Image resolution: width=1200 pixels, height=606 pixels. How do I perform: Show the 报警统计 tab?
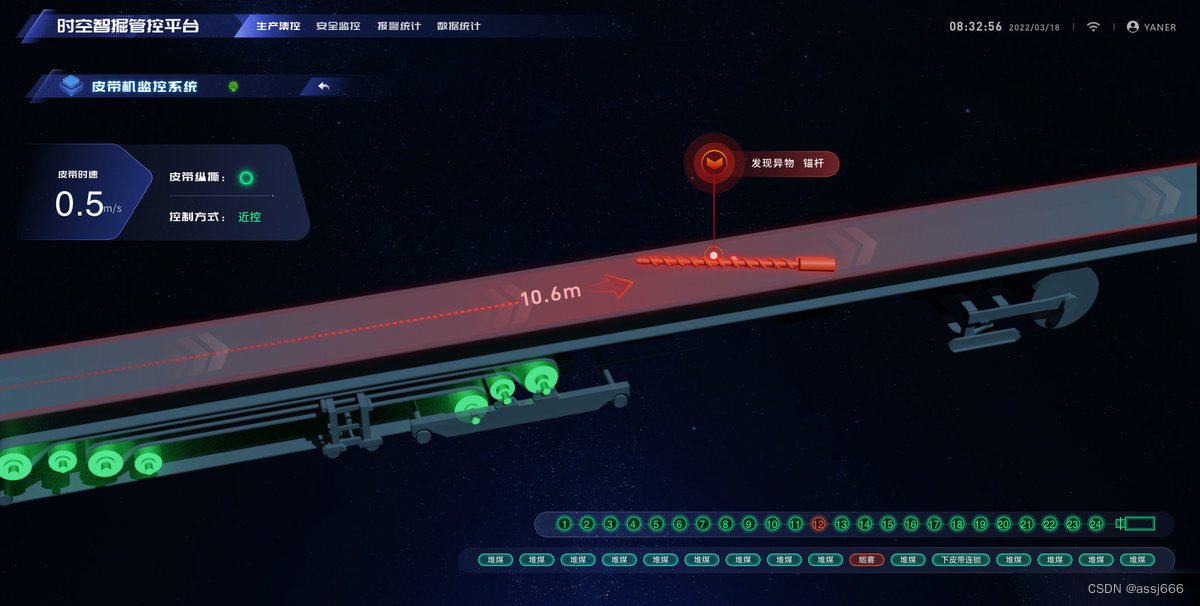(399, 26)
